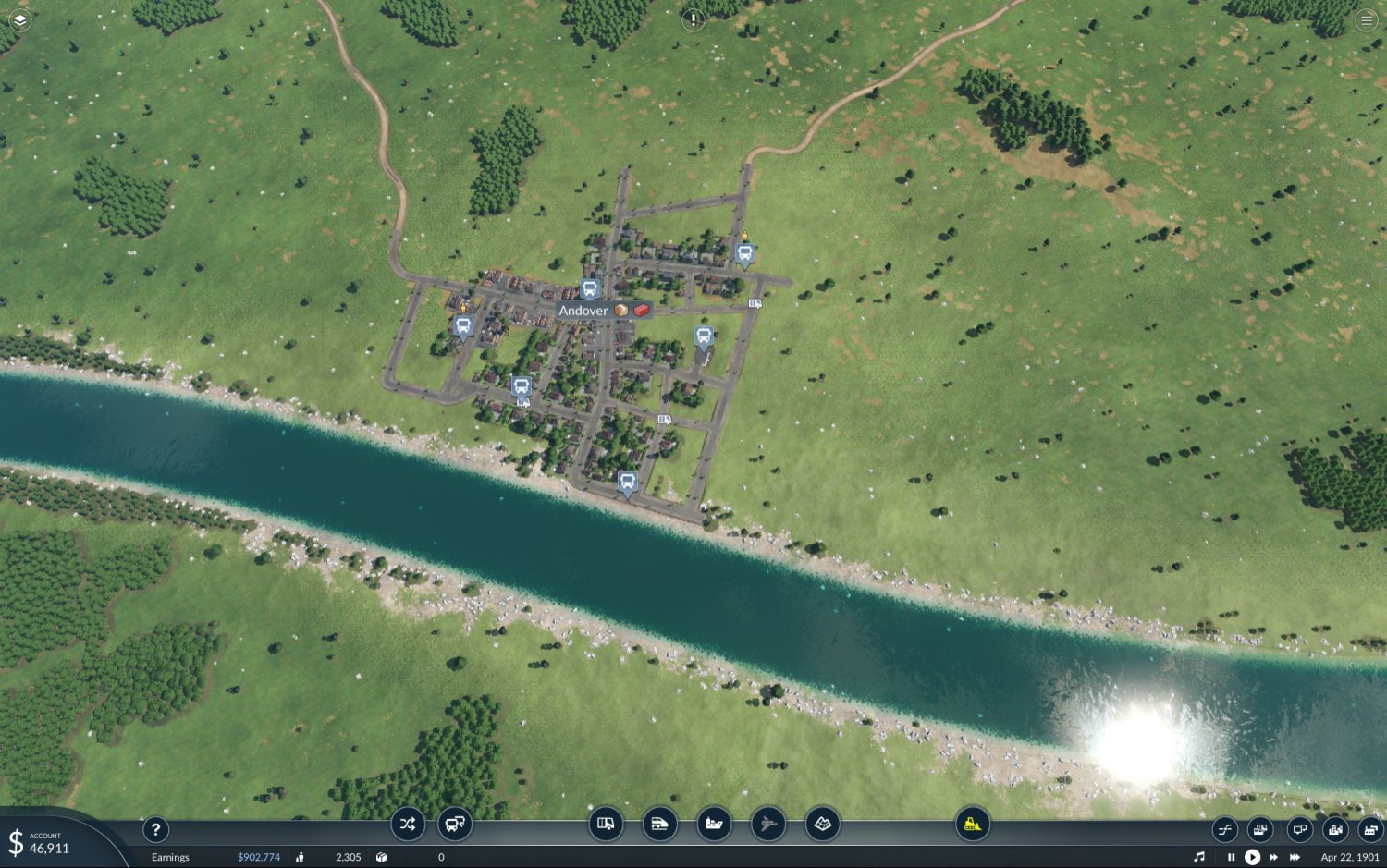Pause the game simulation
The width and height of the screenshot is (1387, 868).
pyautogui.click(x=1231, y=857)
